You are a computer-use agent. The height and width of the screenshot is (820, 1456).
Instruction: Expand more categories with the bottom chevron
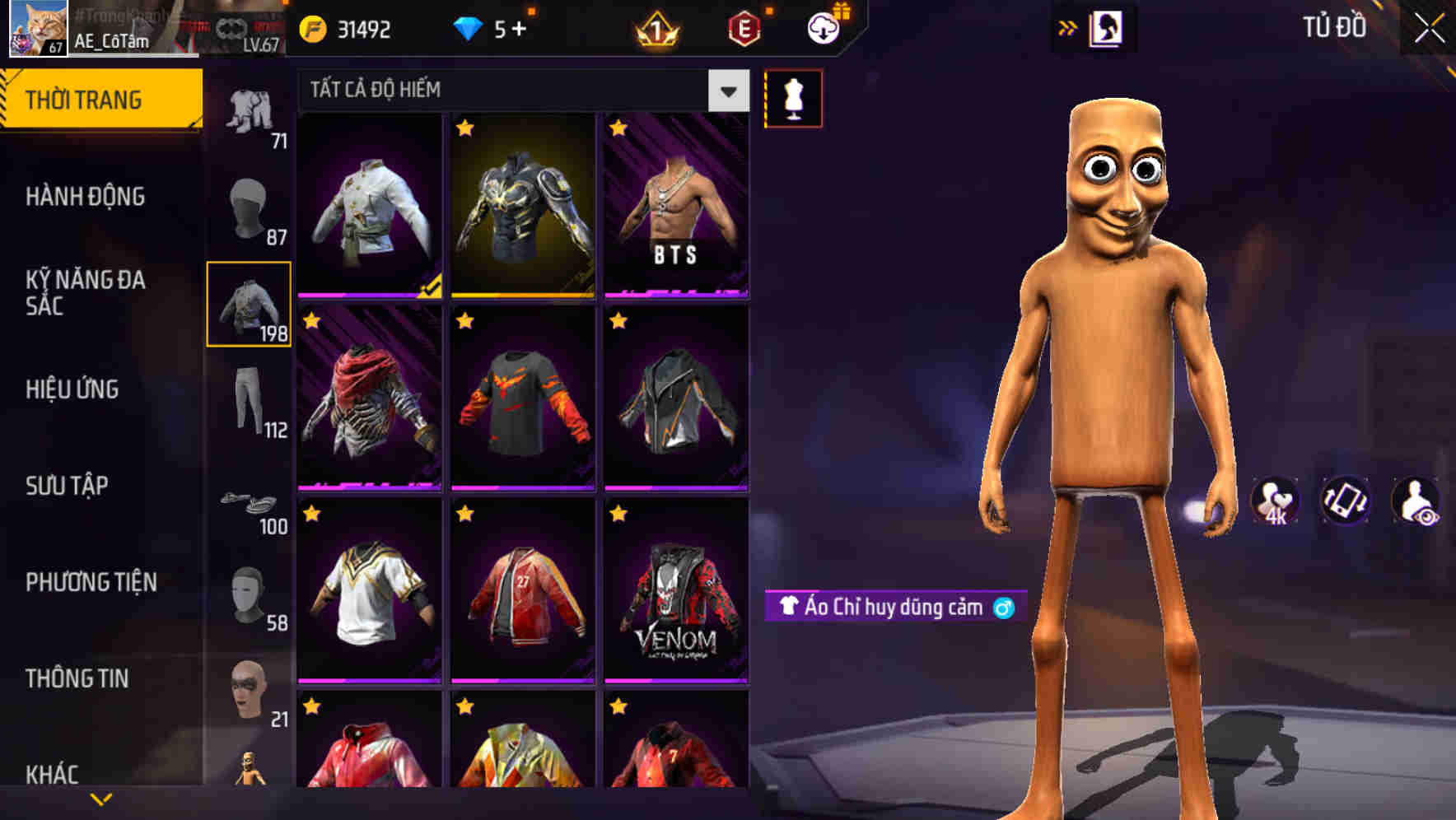[101, 799]
